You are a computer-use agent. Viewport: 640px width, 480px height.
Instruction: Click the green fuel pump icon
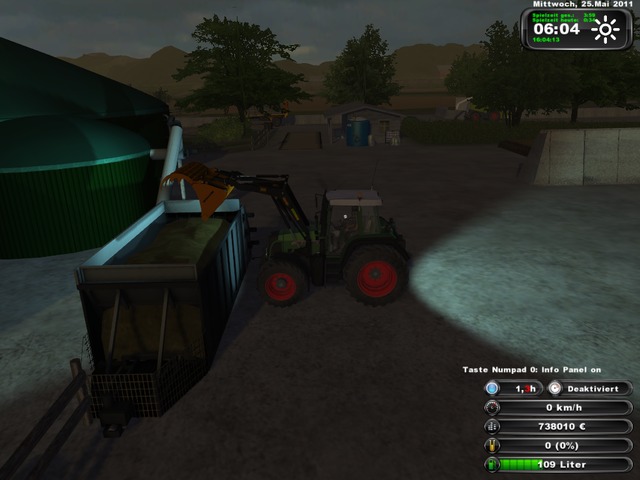(492, 464)
